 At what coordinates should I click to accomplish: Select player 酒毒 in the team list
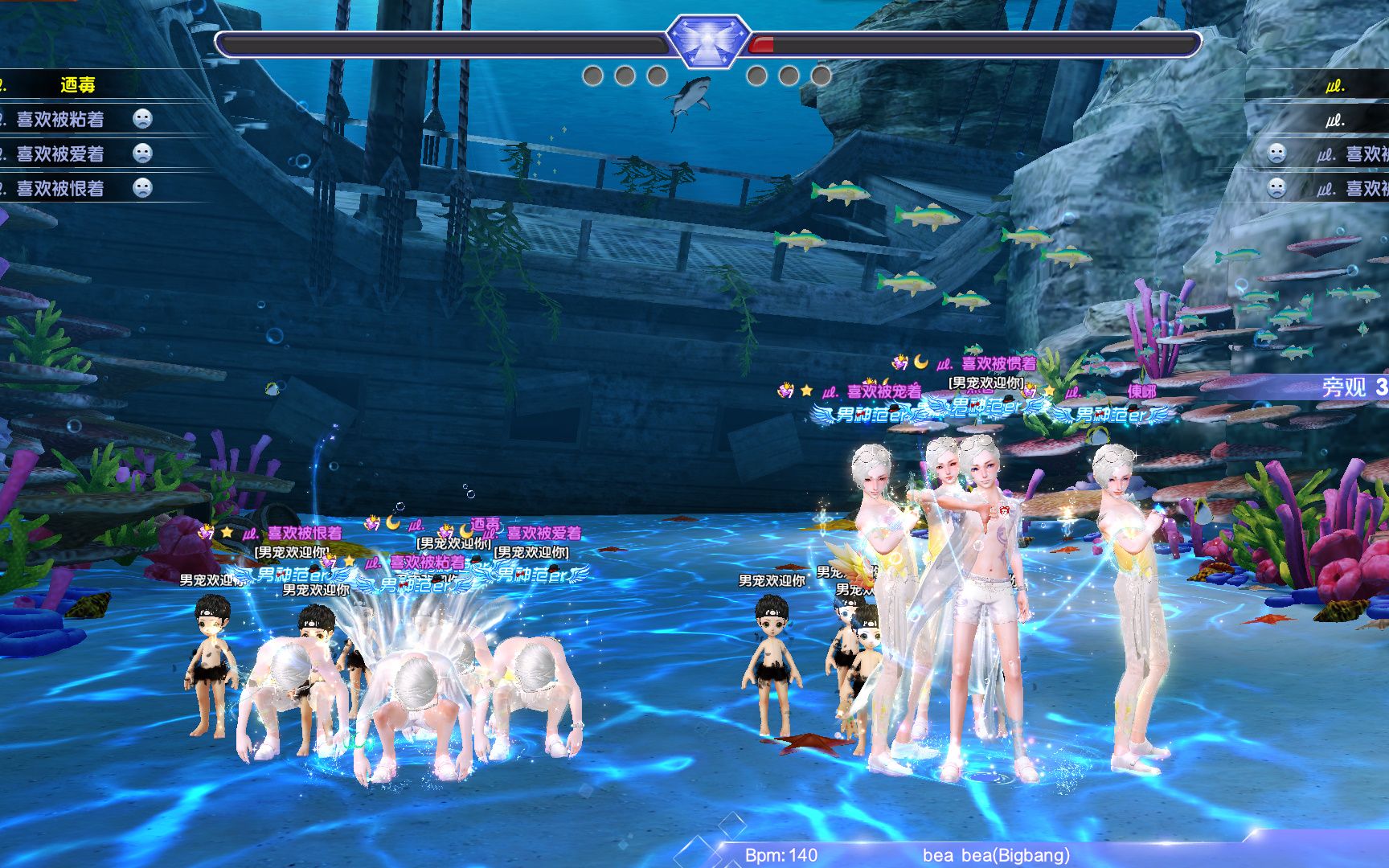[x=77, y=84]
